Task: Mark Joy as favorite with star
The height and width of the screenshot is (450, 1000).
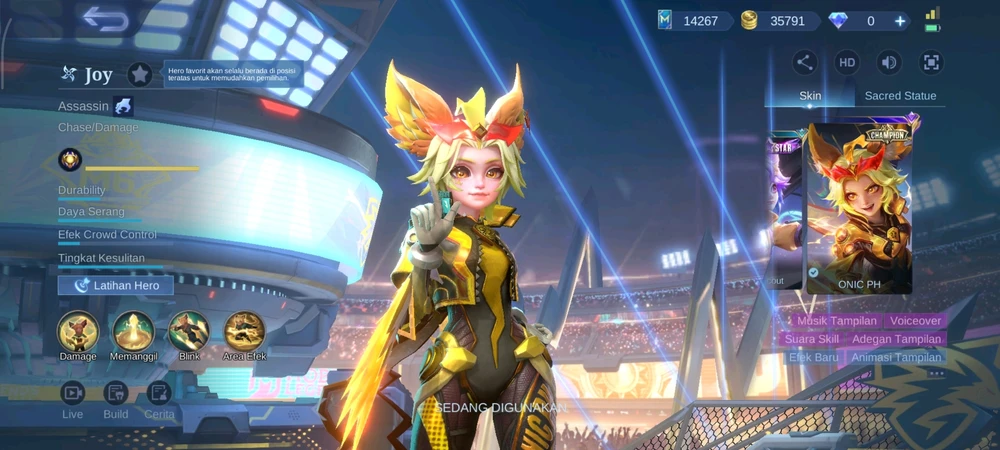Action: coord(140,74)
